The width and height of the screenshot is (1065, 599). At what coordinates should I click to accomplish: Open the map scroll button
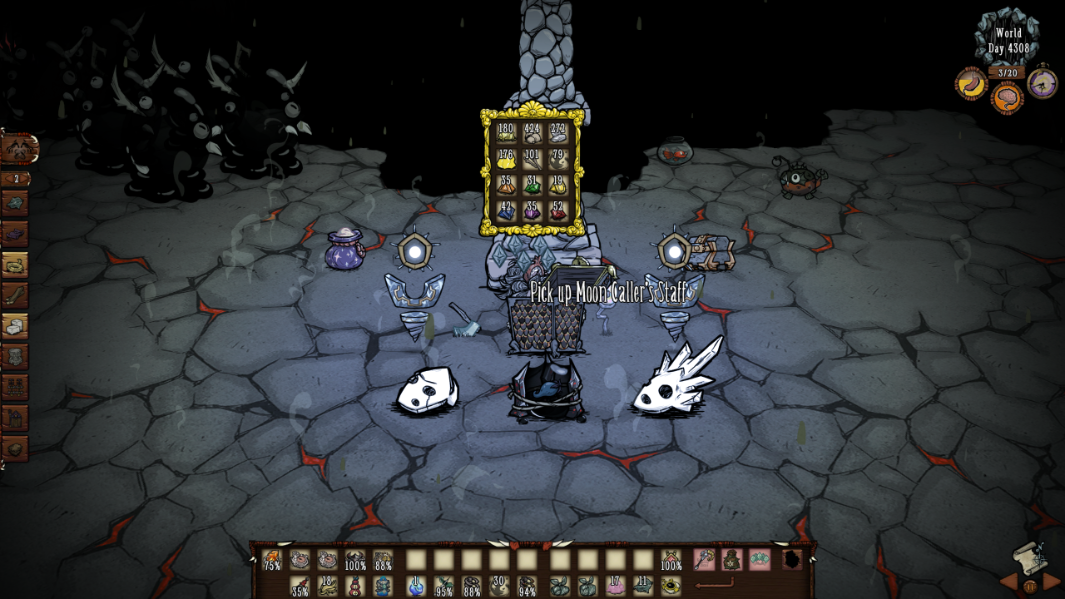point(1028,555)
